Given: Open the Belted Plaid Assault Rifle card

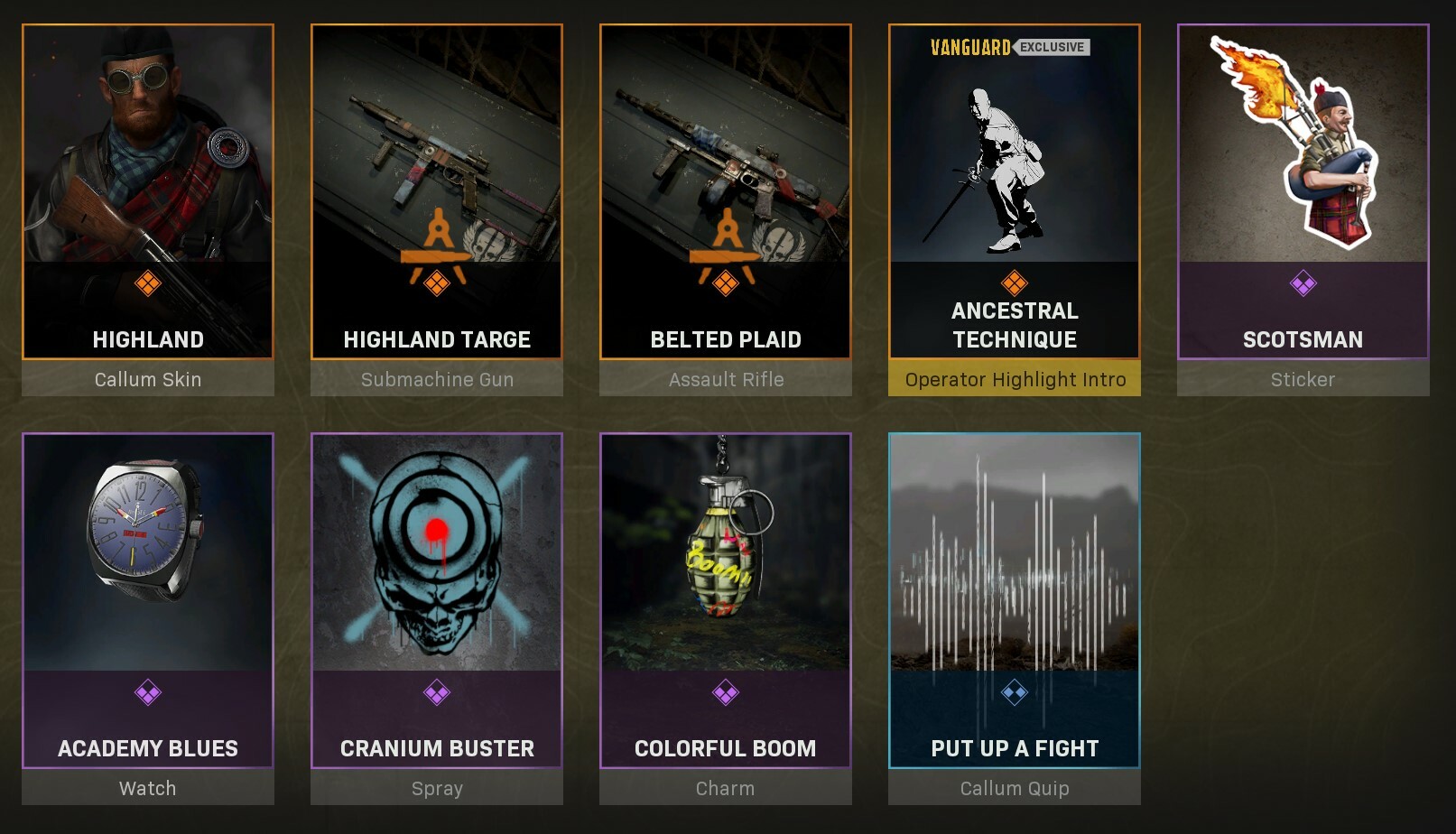Looking at the screenshot, I should (726, 162).
